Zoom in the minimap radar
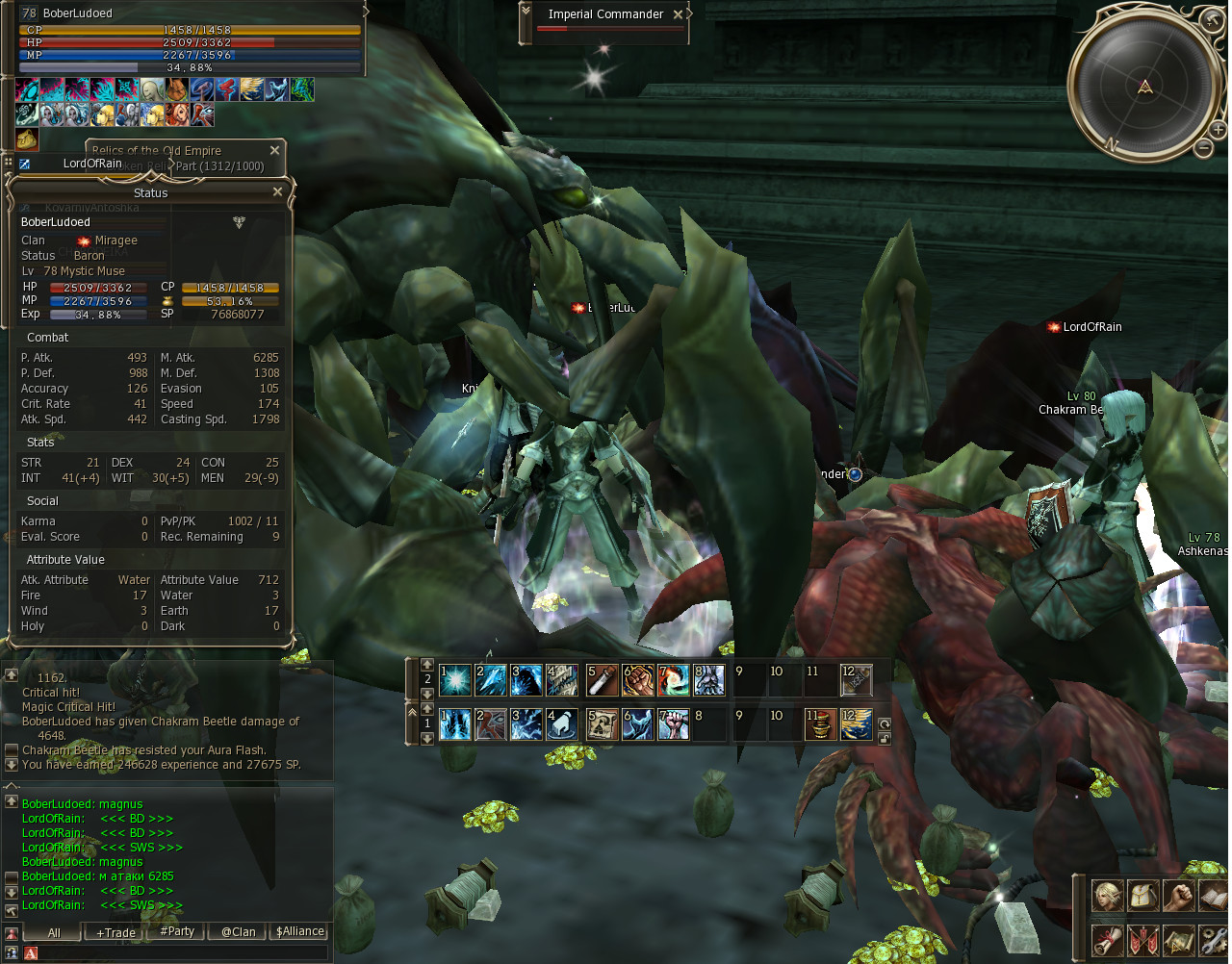The width and height of the screenshot is (1232, 964). (x=1218, y=130)
